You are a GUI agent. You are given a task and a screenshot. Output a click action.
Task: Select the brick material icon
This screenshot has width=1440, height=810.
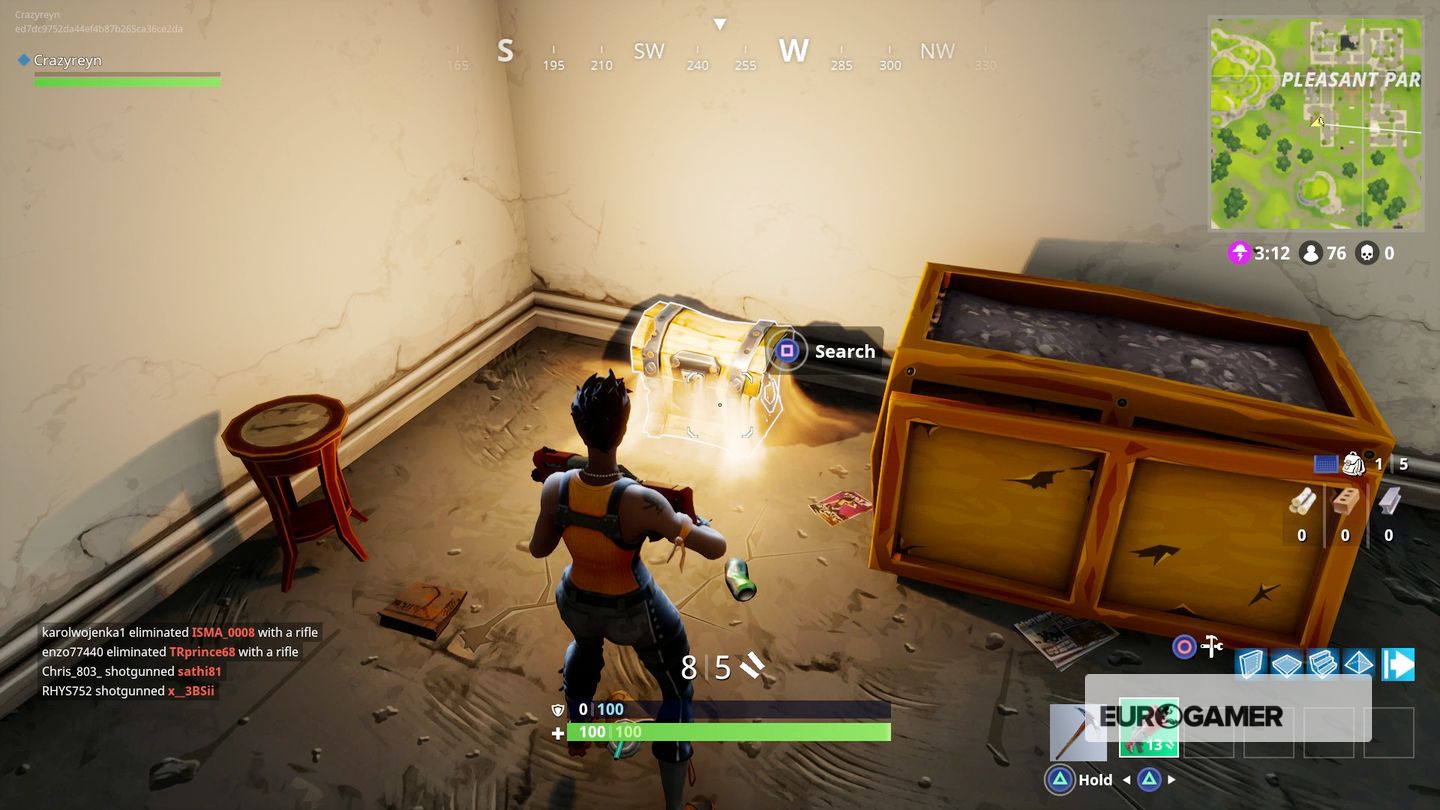[x=1345, y=502]
